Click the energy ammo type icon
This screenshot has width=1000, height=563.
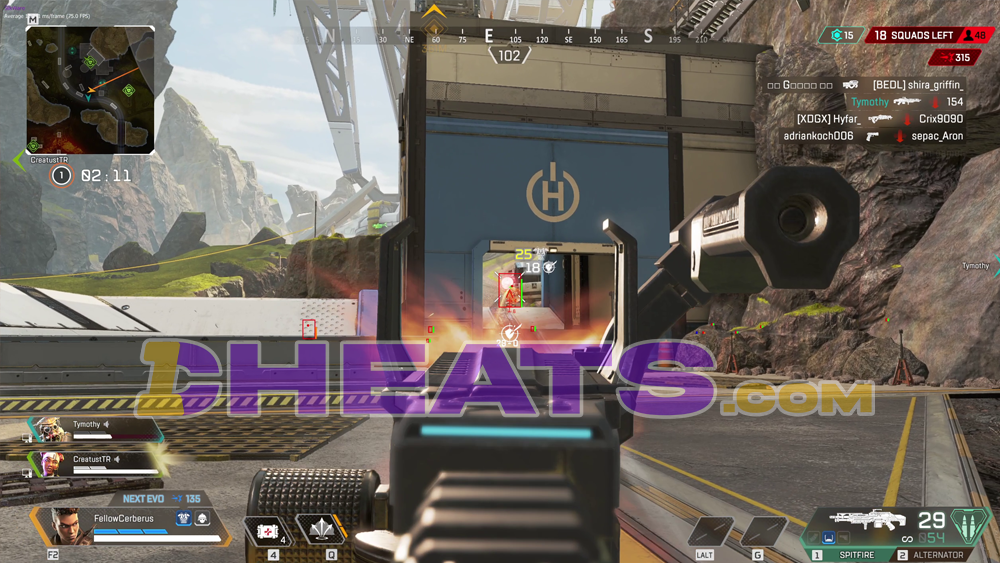[x=967, y=524]
